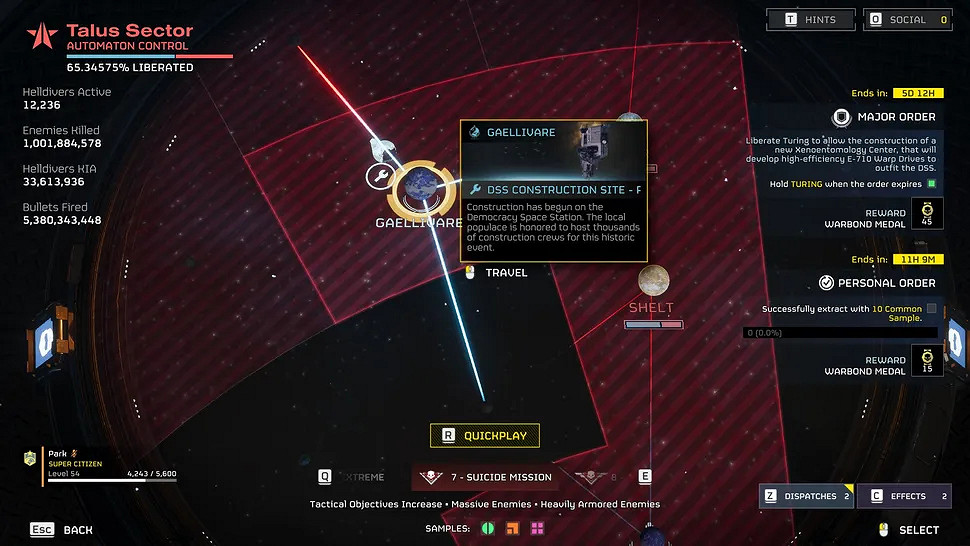Image resolution: width=970 pixels, height=546 pixels.
Task: Go back using the Back button
Action: point(65,529)
